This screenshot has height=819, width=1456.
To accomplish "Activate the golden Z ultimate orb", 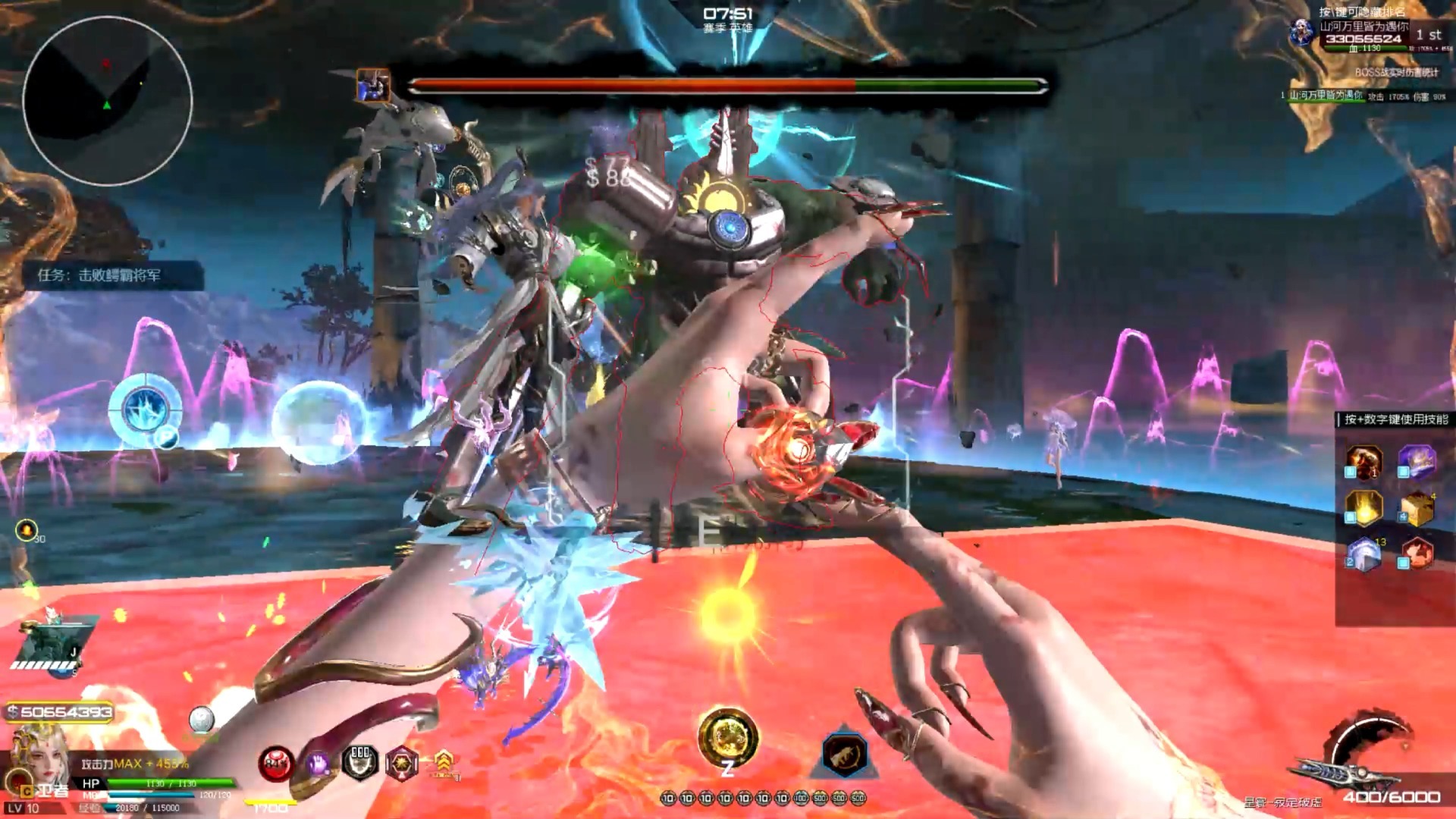I will tap(727, 737).
